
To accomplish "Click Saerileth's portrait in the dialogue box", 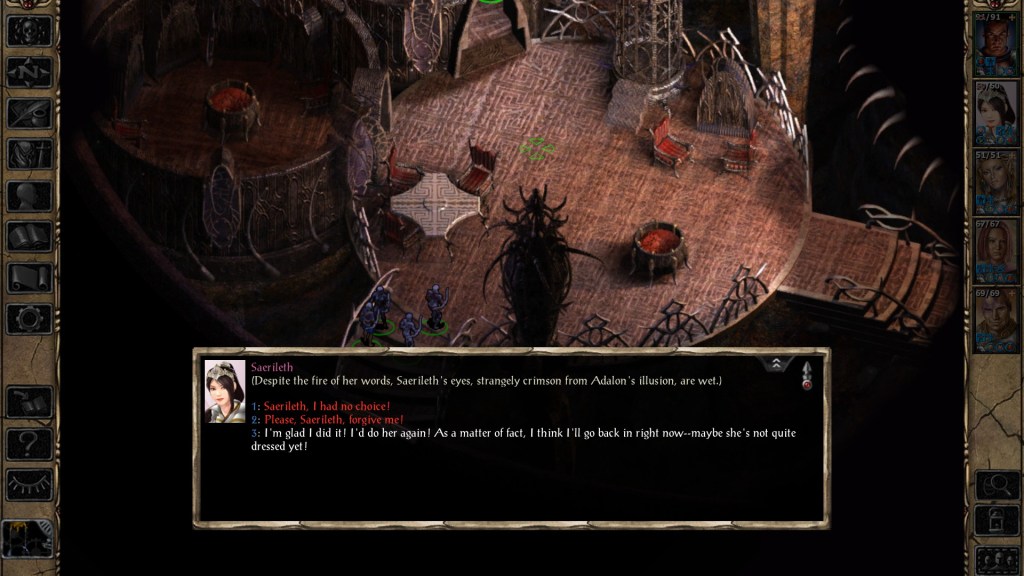I will 225,390.
